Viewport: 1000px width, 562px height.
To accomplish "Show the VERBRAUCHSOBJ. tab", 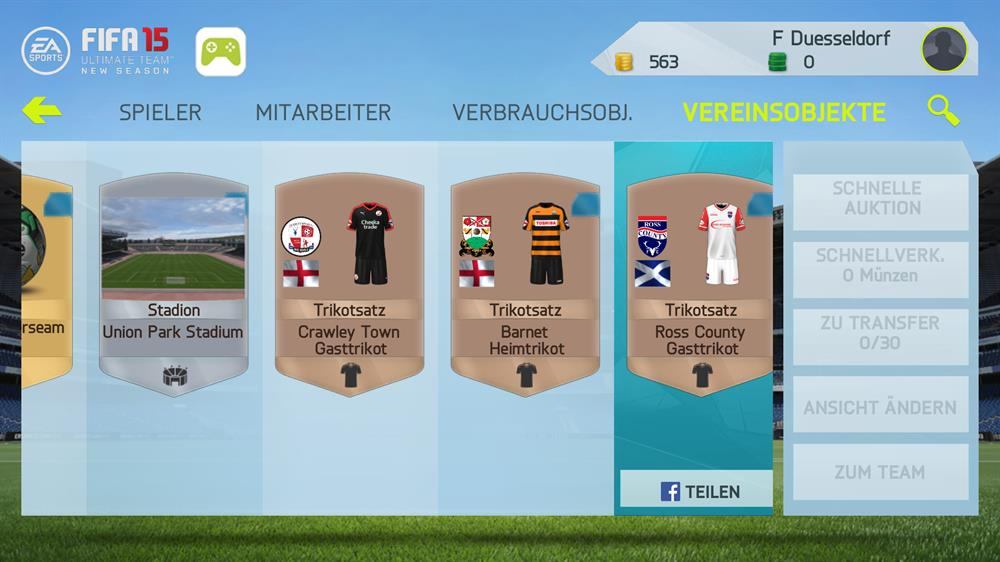I will (x=542, y=112).
